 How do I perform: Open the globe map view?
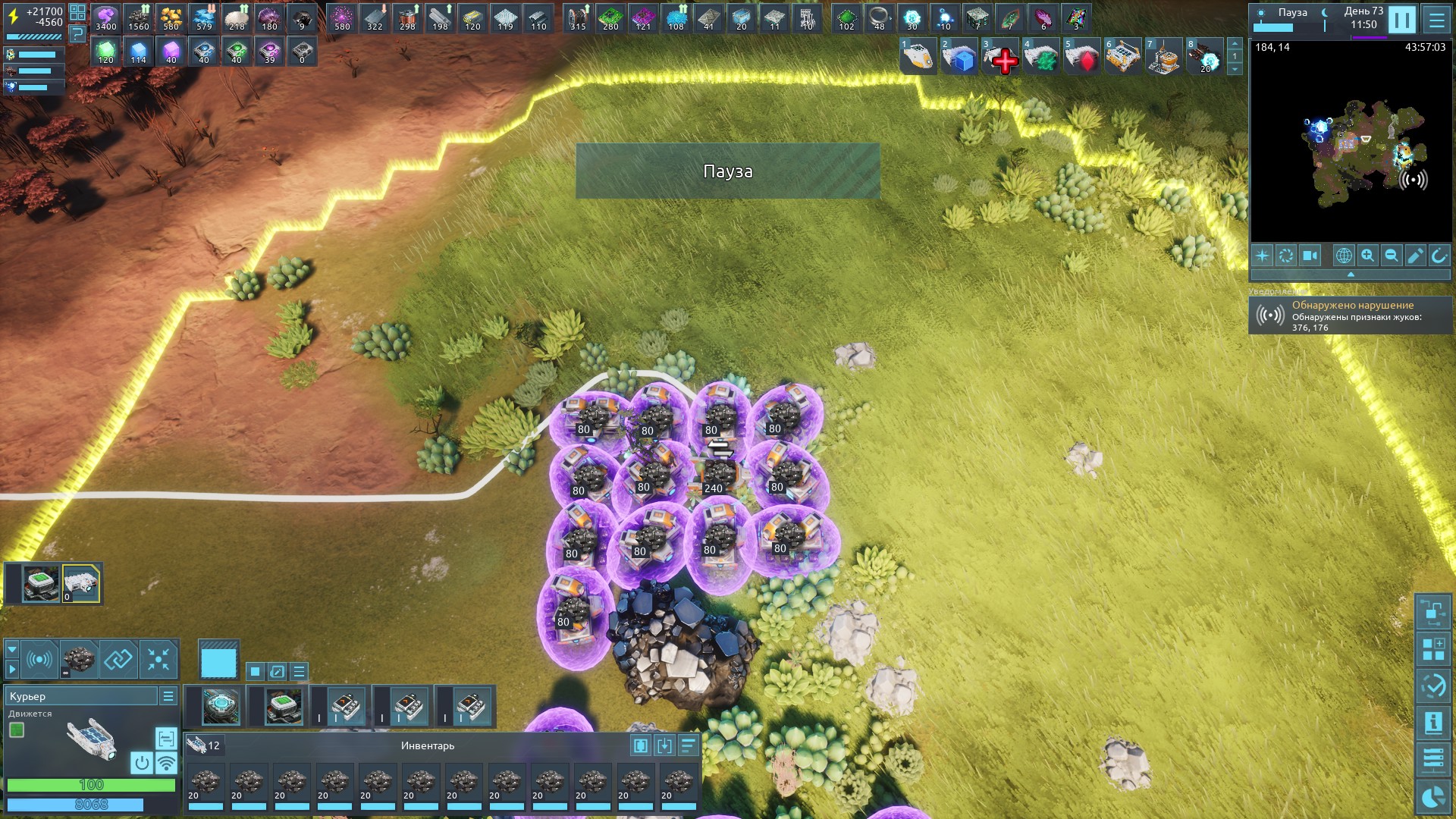1343,256
